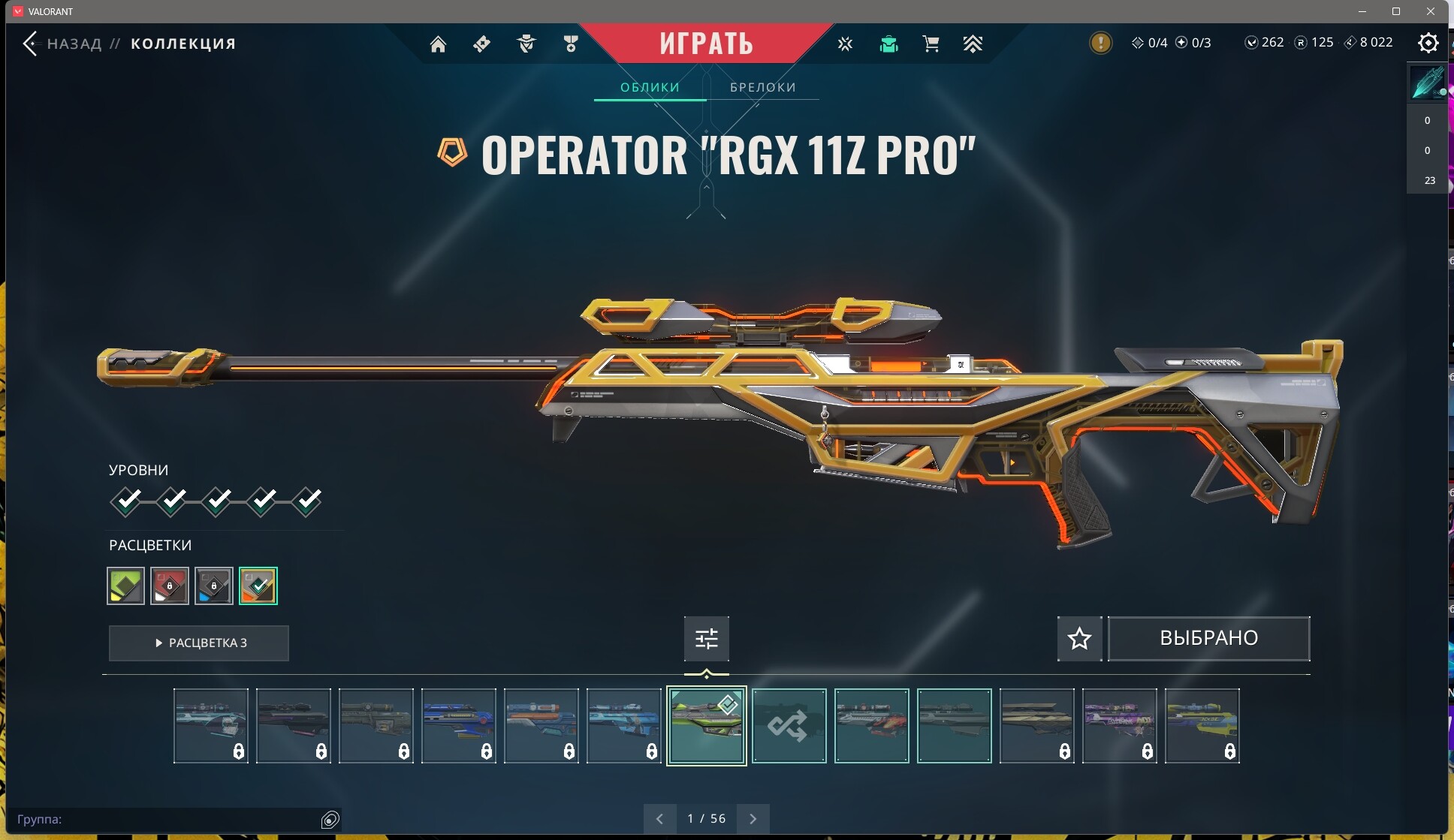
Task: Open the home screen icon
Action: [x=438, y=44]
